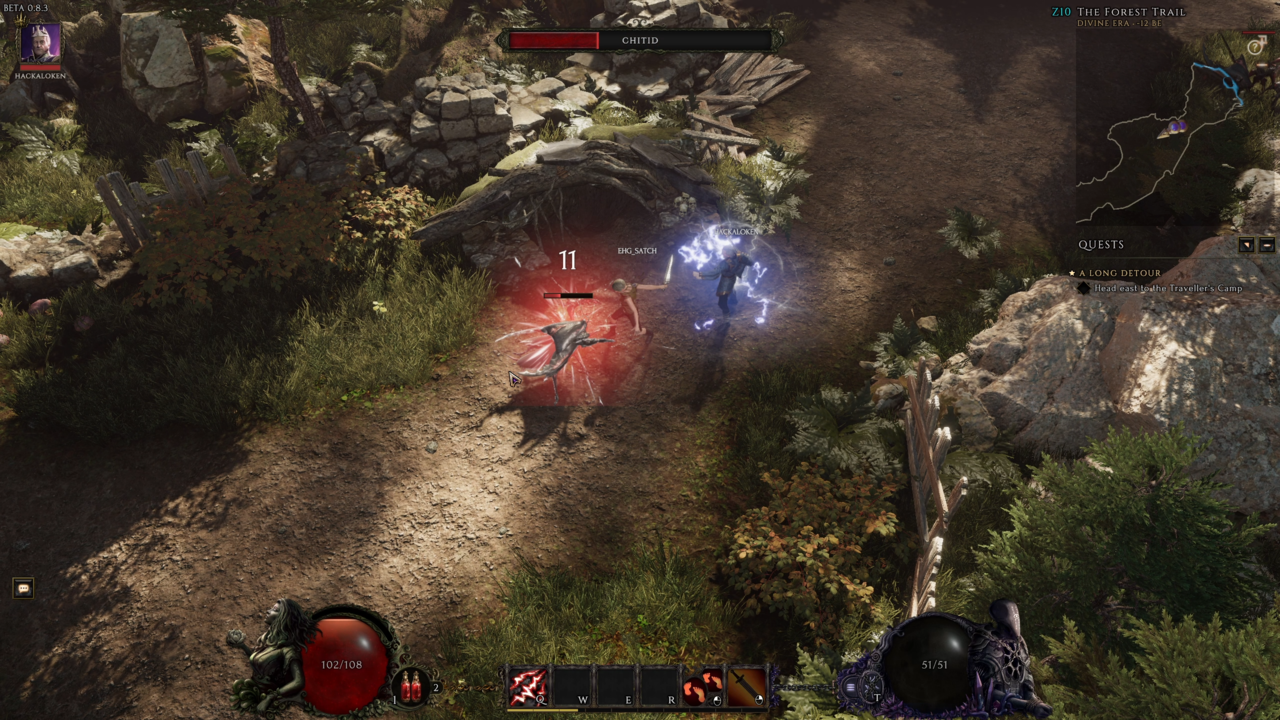The height and width of the screenshot is (720, 1280).
Task: Click the Head east to the Traveller's Camp objective
Action: click(1168, 287)
